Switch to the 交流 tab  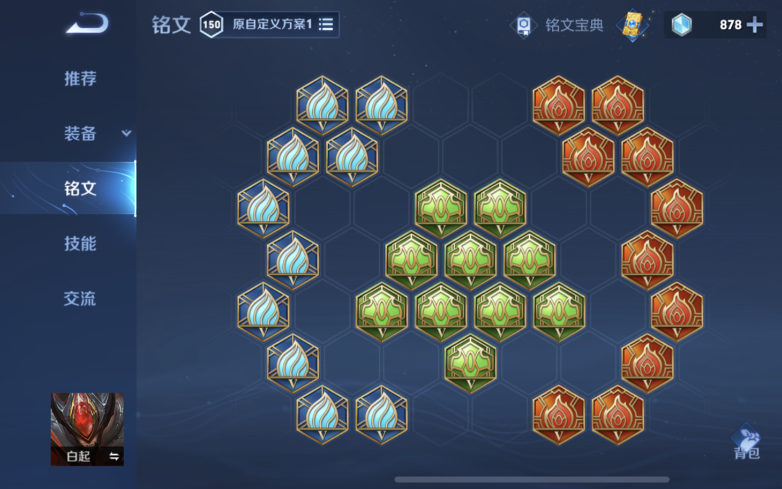pos(80,298)
